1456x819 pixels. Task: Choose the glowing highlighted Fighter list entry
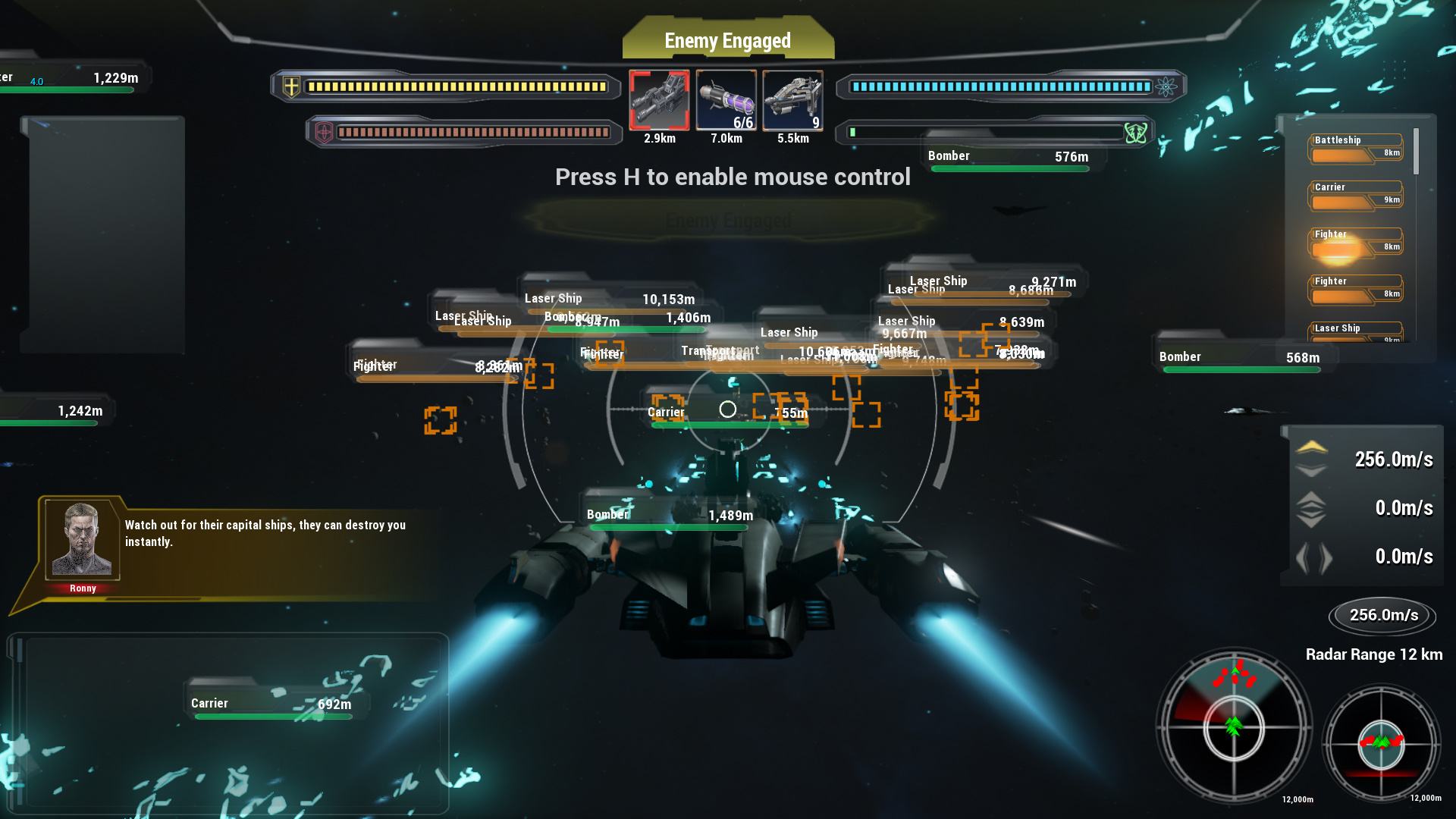pyautogui.click(x=1356, y=243)
